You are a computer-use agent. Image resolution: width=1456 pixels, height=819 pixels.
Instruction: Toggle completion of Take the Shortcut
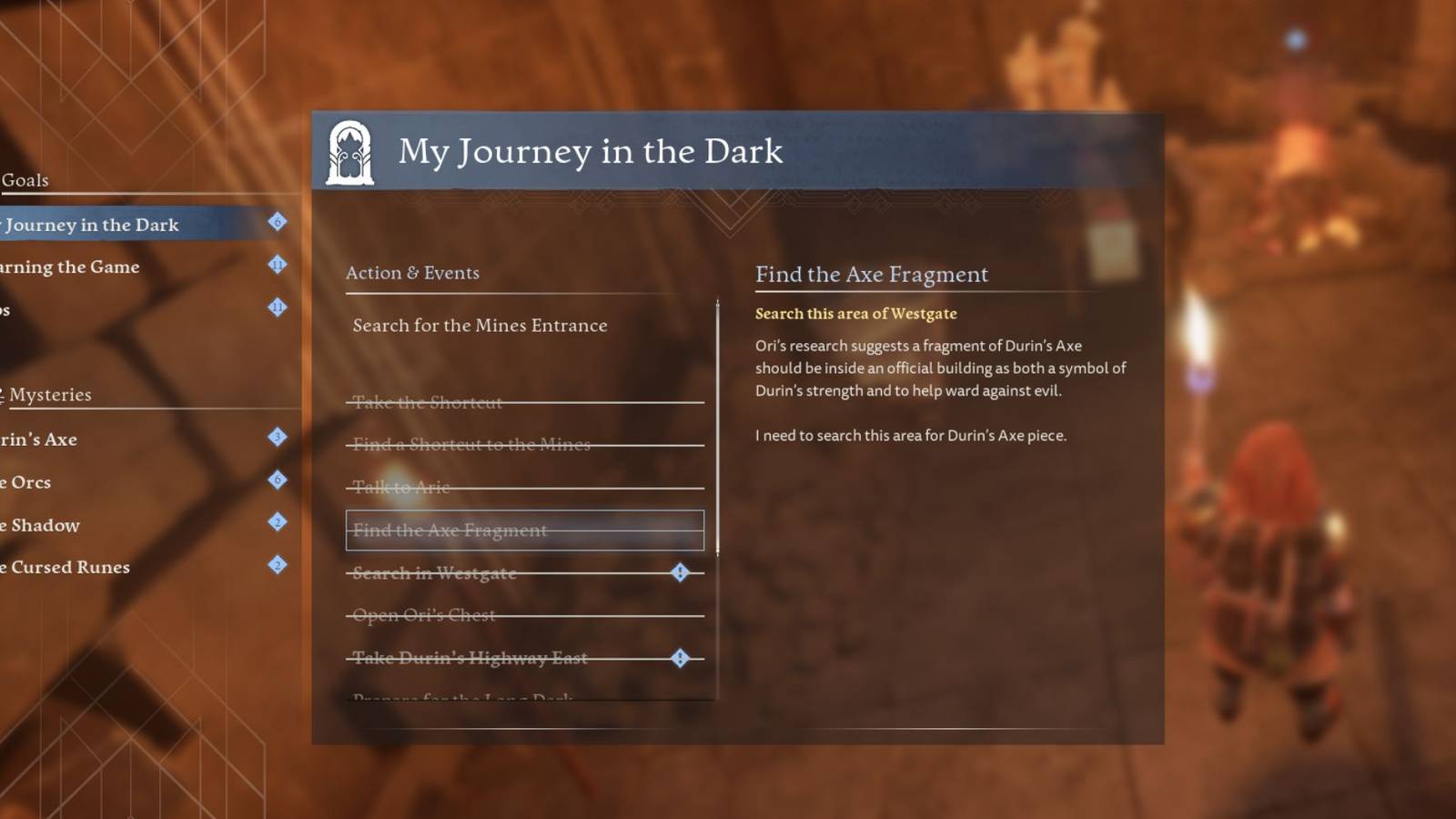(x=428, y=402)
